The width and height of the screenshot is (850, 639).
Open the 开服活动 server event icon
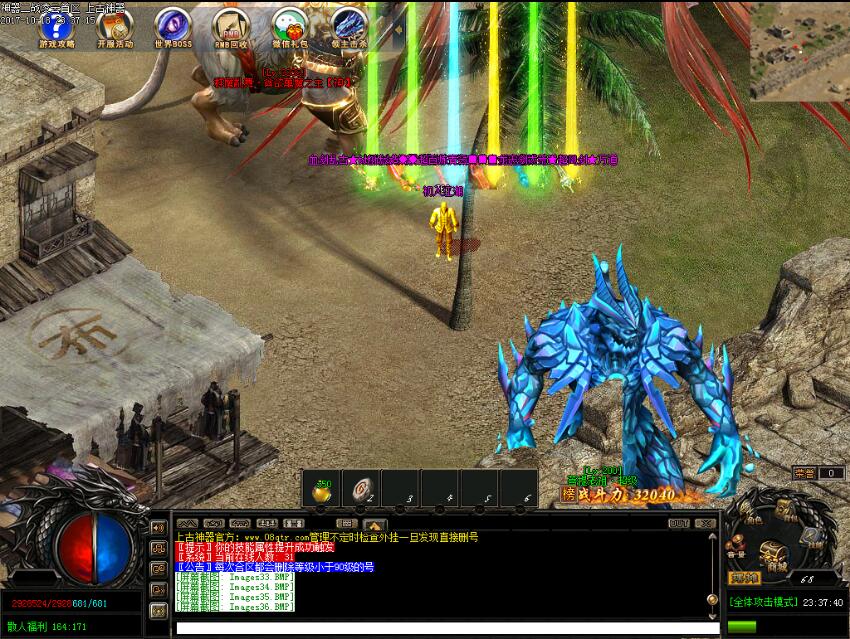[x=114, y=25]
